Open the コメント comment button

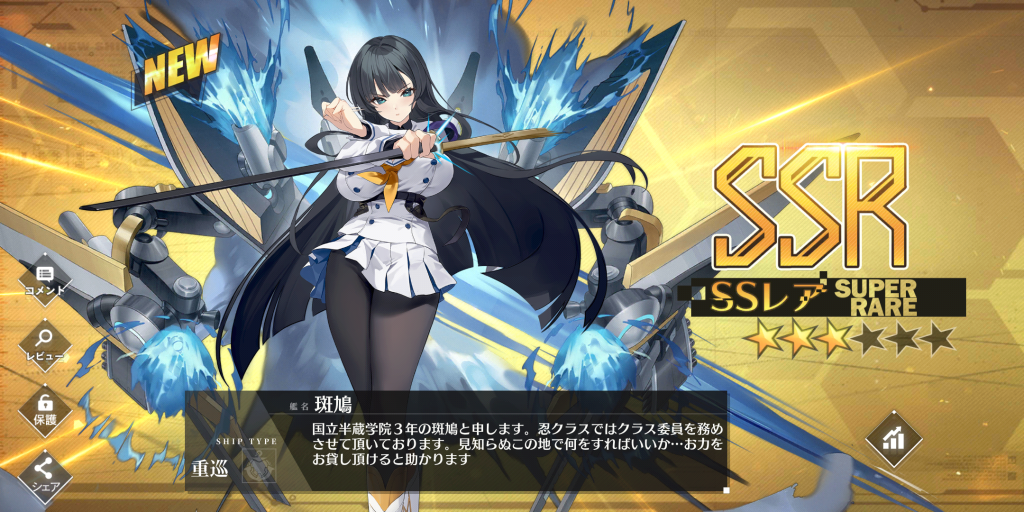[44, 277]
